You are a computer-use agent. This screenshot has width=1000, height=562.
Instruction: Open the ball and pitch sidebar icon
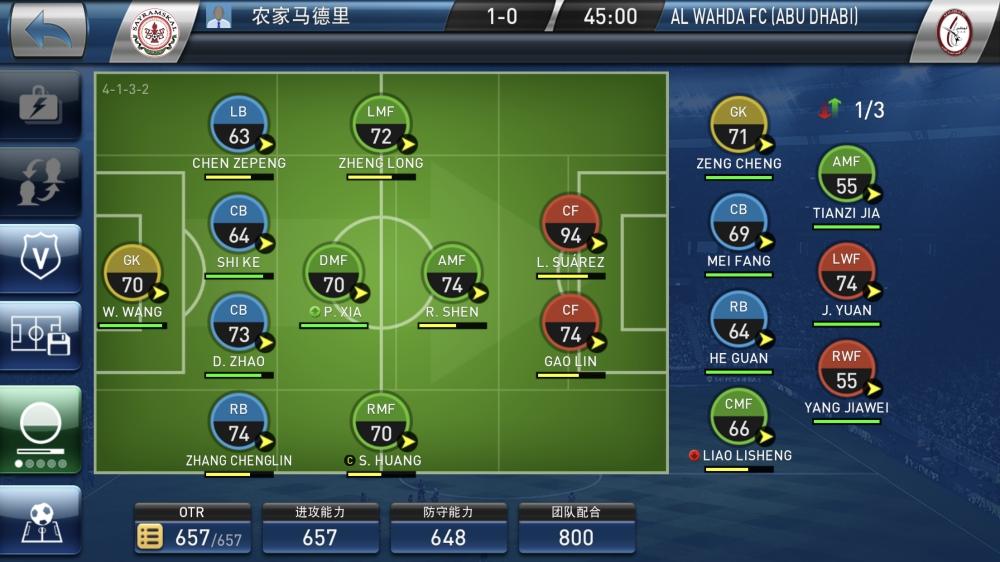coord(40,522)
